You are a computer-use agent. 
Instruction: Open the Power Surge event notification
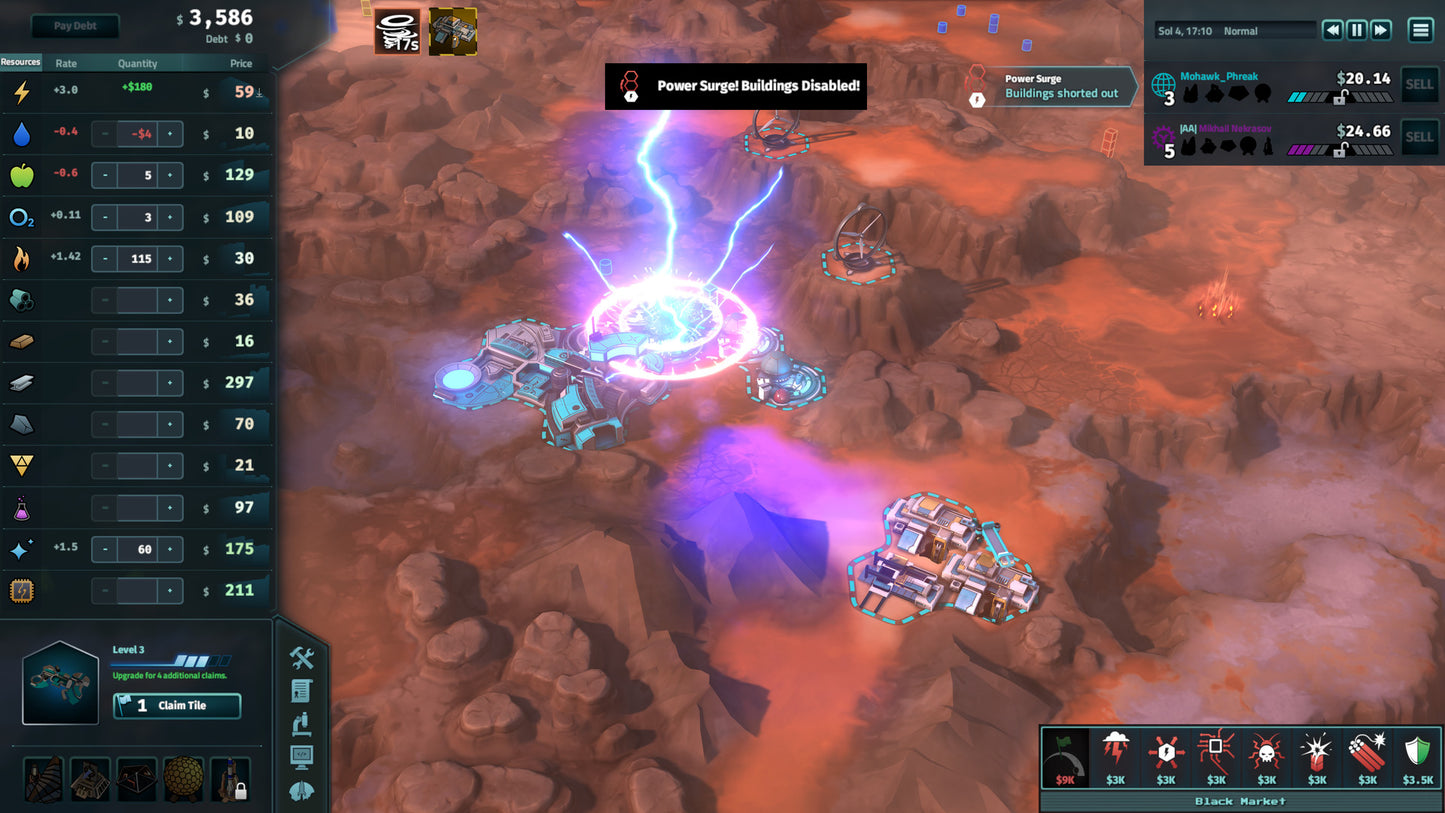(1052, 86)
